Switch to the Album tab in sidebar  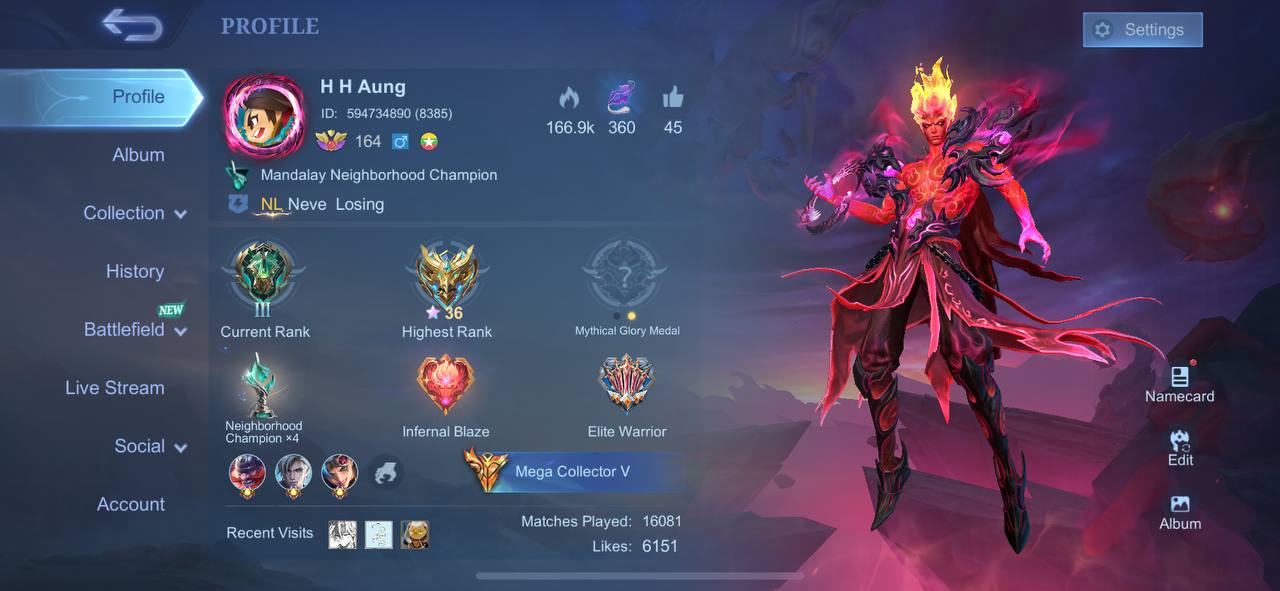click(x=138, y=155)
